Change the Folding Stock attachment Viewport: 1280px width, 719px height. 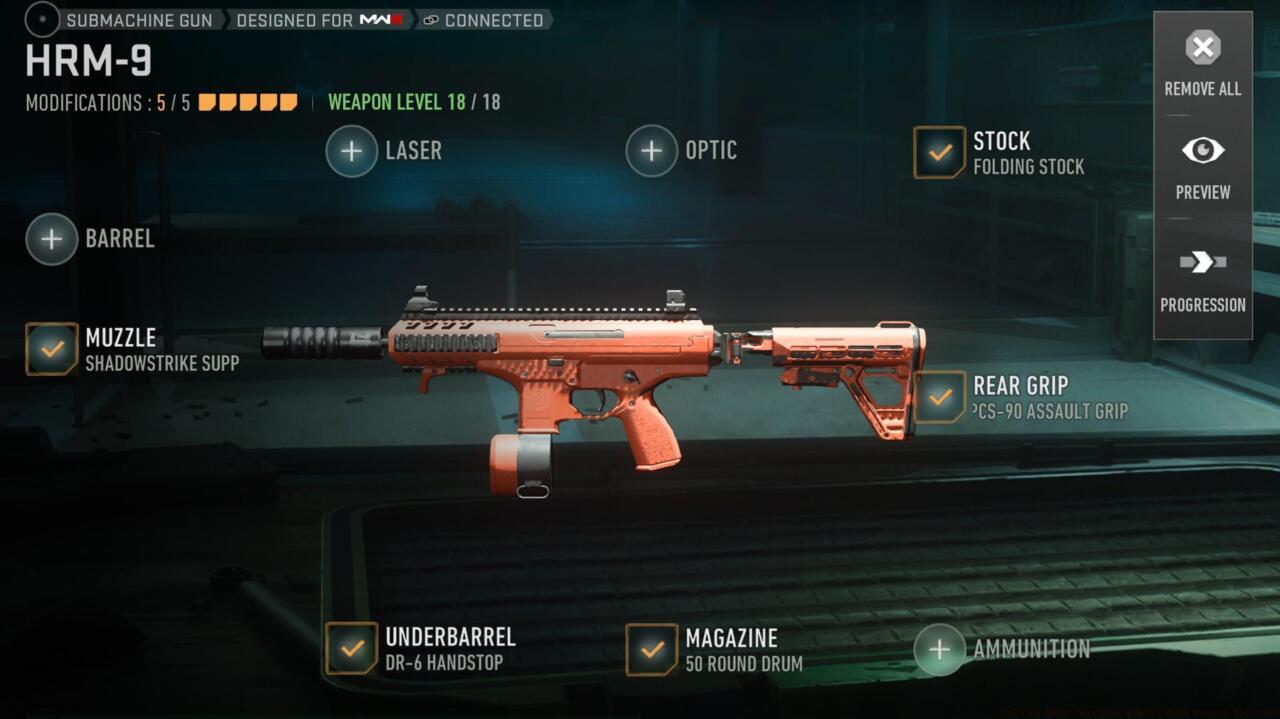click(x=940, y=152)
